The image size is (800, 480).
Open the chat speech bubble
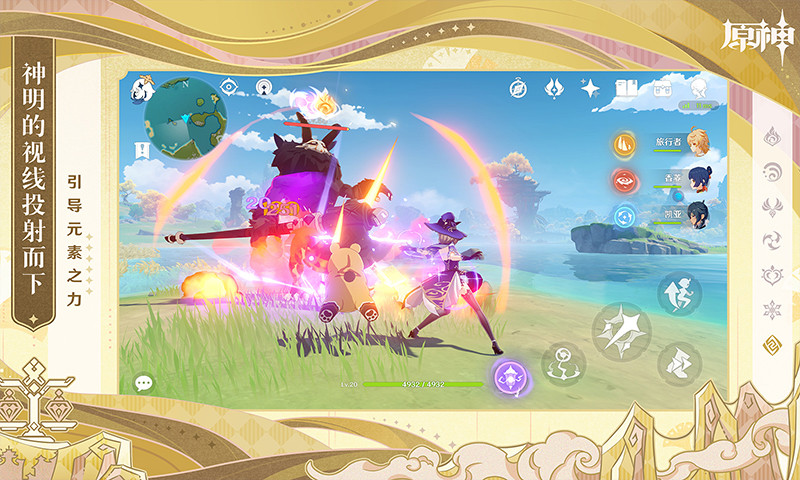144,382
